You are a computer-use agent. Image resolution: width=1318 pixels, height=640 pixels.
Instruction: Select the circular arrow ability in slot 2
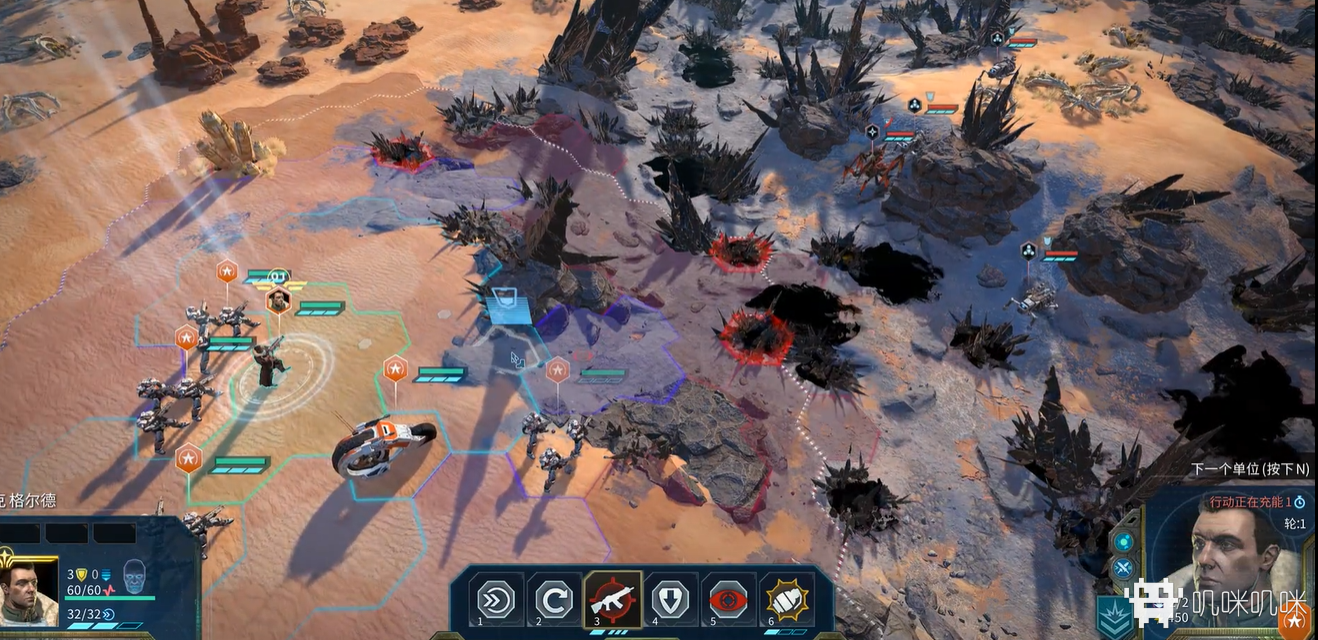(x=555, y=599)
